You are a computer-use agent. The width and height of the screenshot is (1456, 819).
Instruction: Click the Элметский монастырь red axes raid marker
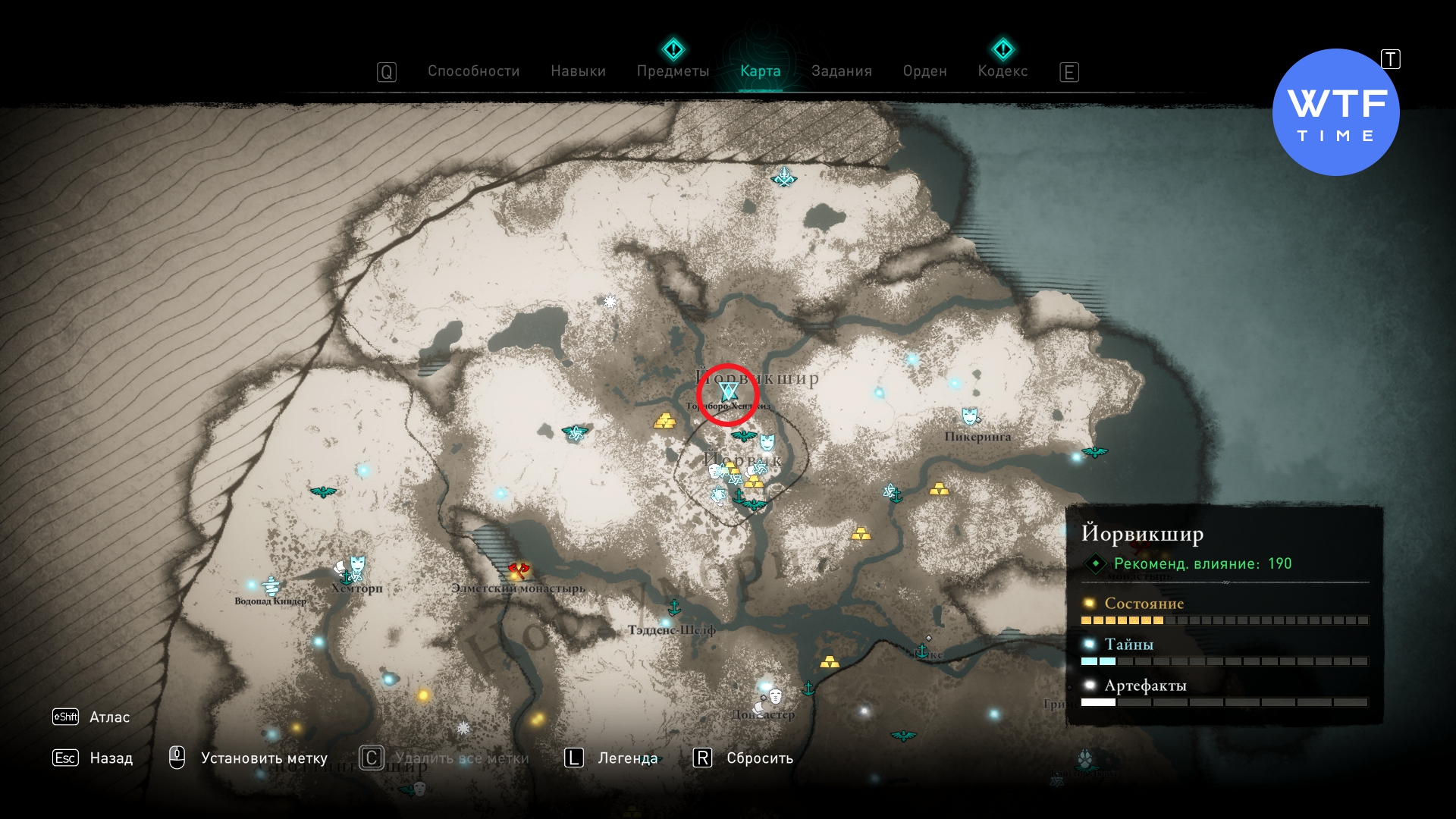coord(519,570)
